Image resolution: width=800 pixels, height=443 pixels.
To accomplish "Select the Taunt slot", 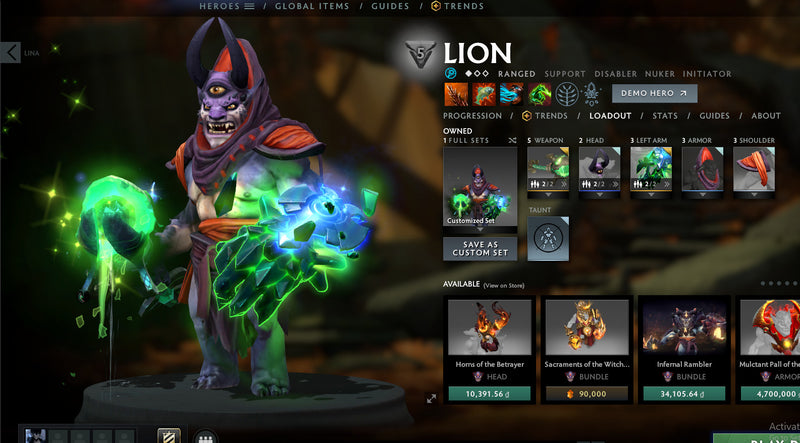I will coord(549,239).
